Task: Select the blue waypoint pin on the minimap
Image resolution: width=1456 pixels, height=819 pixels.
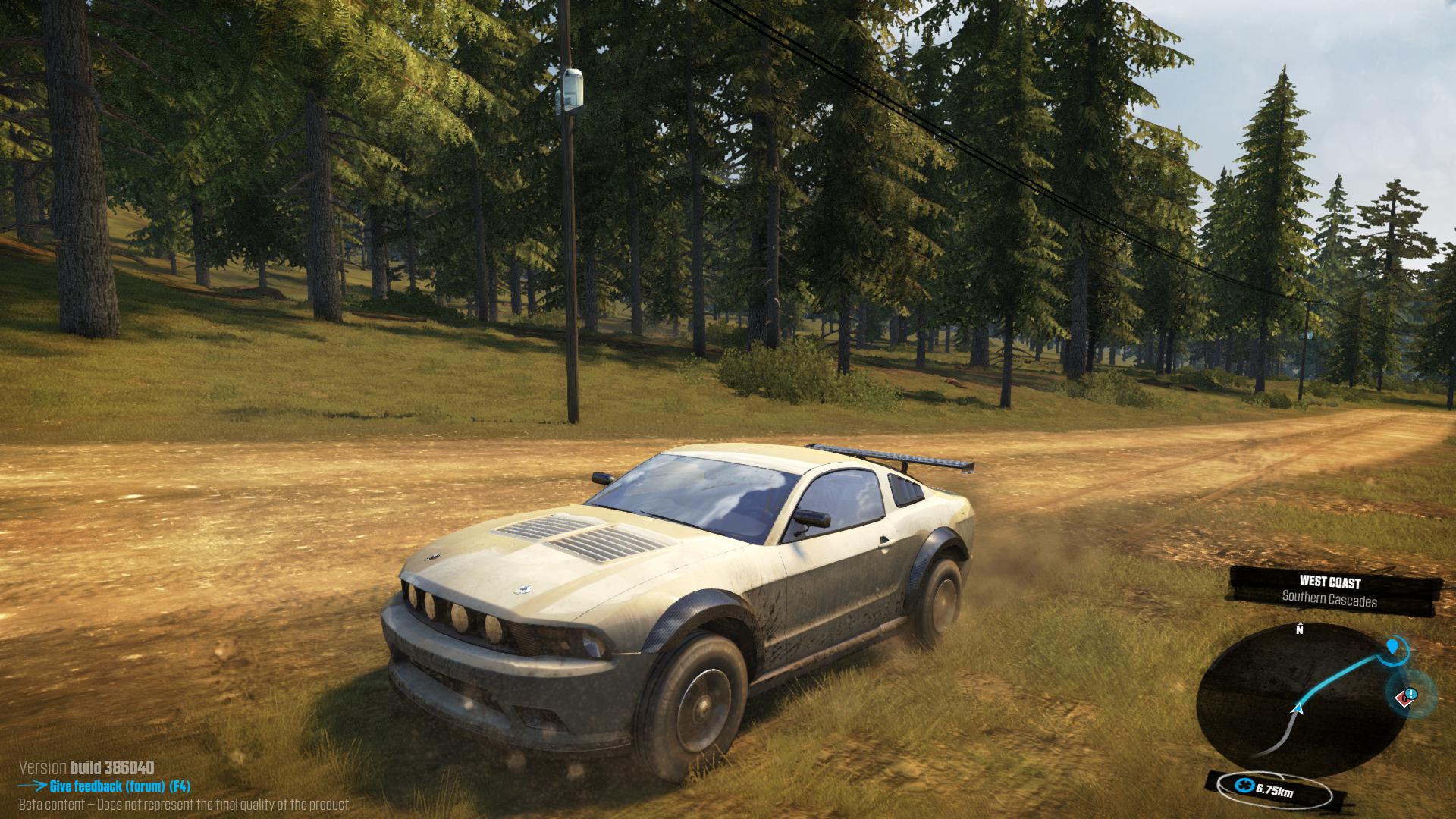Action: pos(1392,645)
